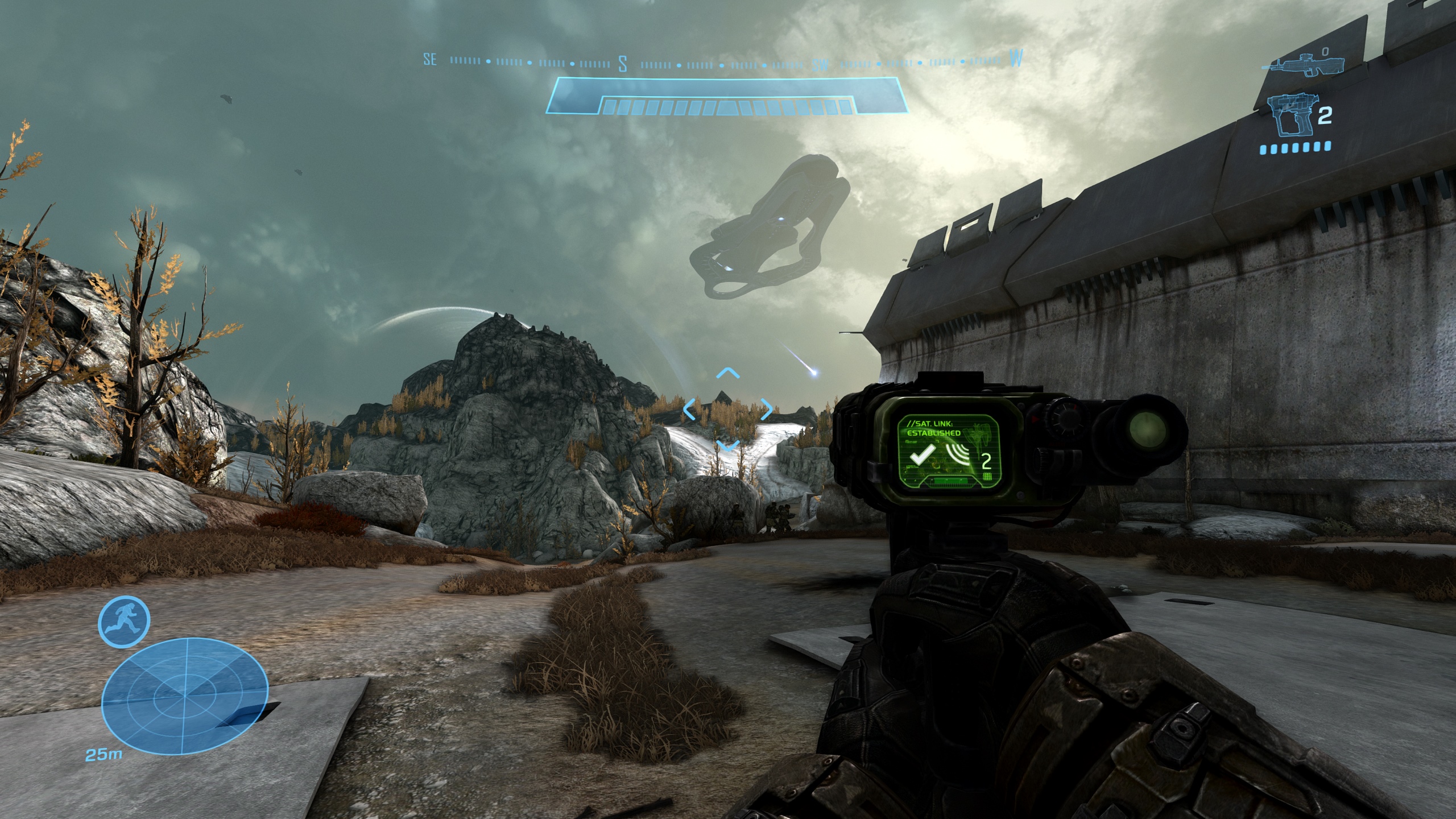Click the compass heading strip
This screenshot has width=1456, height=819.
[722, 61]
